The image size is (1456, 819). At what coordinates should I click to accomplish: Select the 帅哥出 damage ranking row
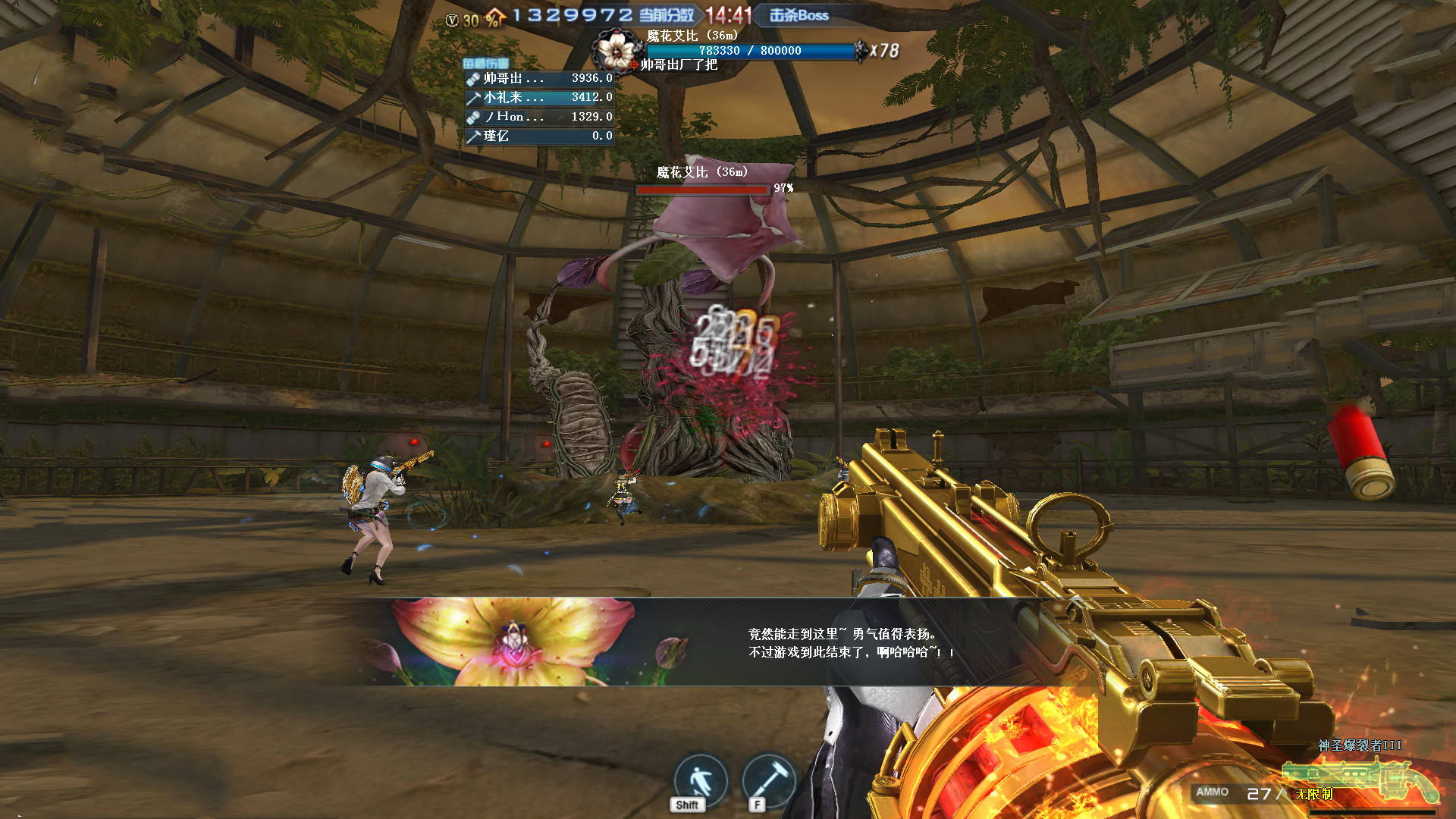[539, 78]
